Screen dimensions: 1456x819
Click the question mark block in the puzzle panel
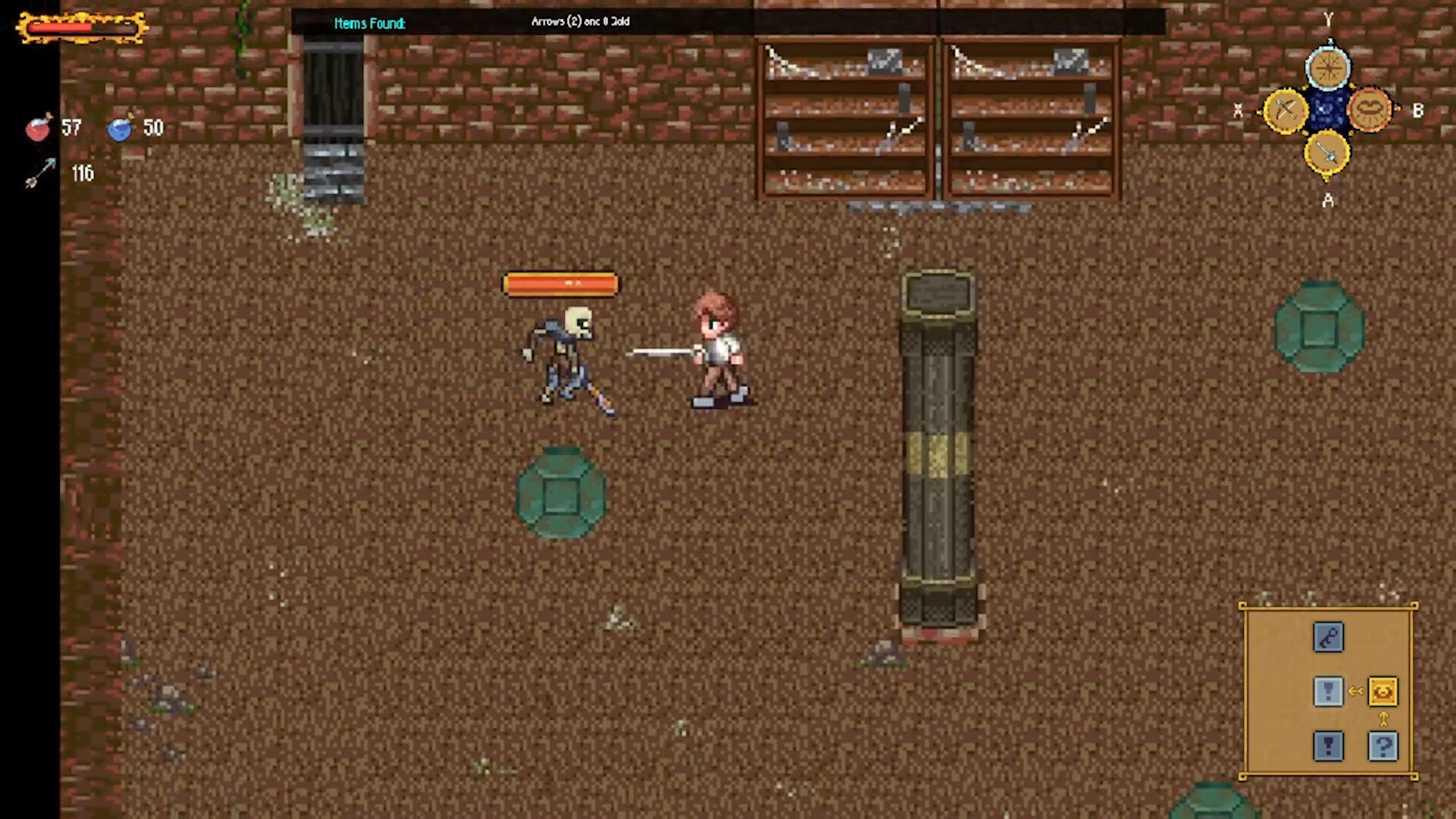[1382, 745]
